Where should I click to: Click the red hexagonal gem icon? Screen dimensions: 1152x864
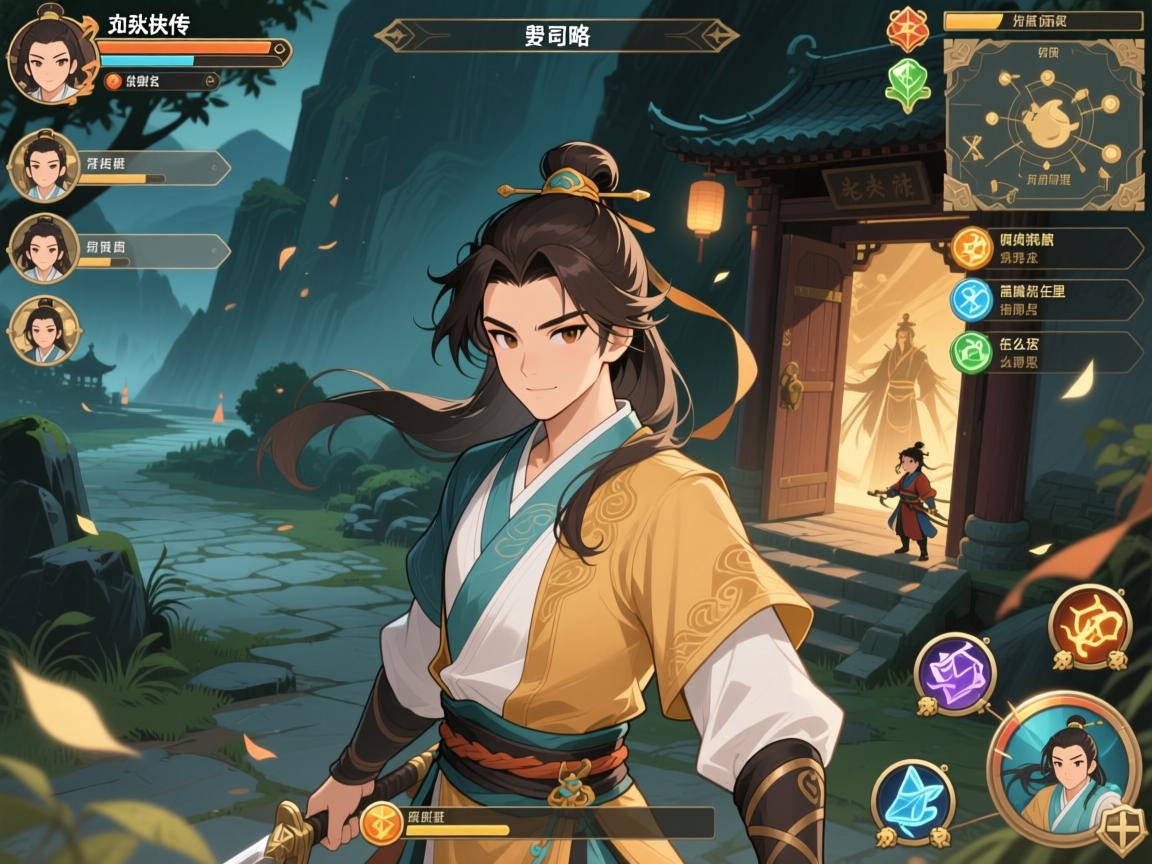point(909,30)
